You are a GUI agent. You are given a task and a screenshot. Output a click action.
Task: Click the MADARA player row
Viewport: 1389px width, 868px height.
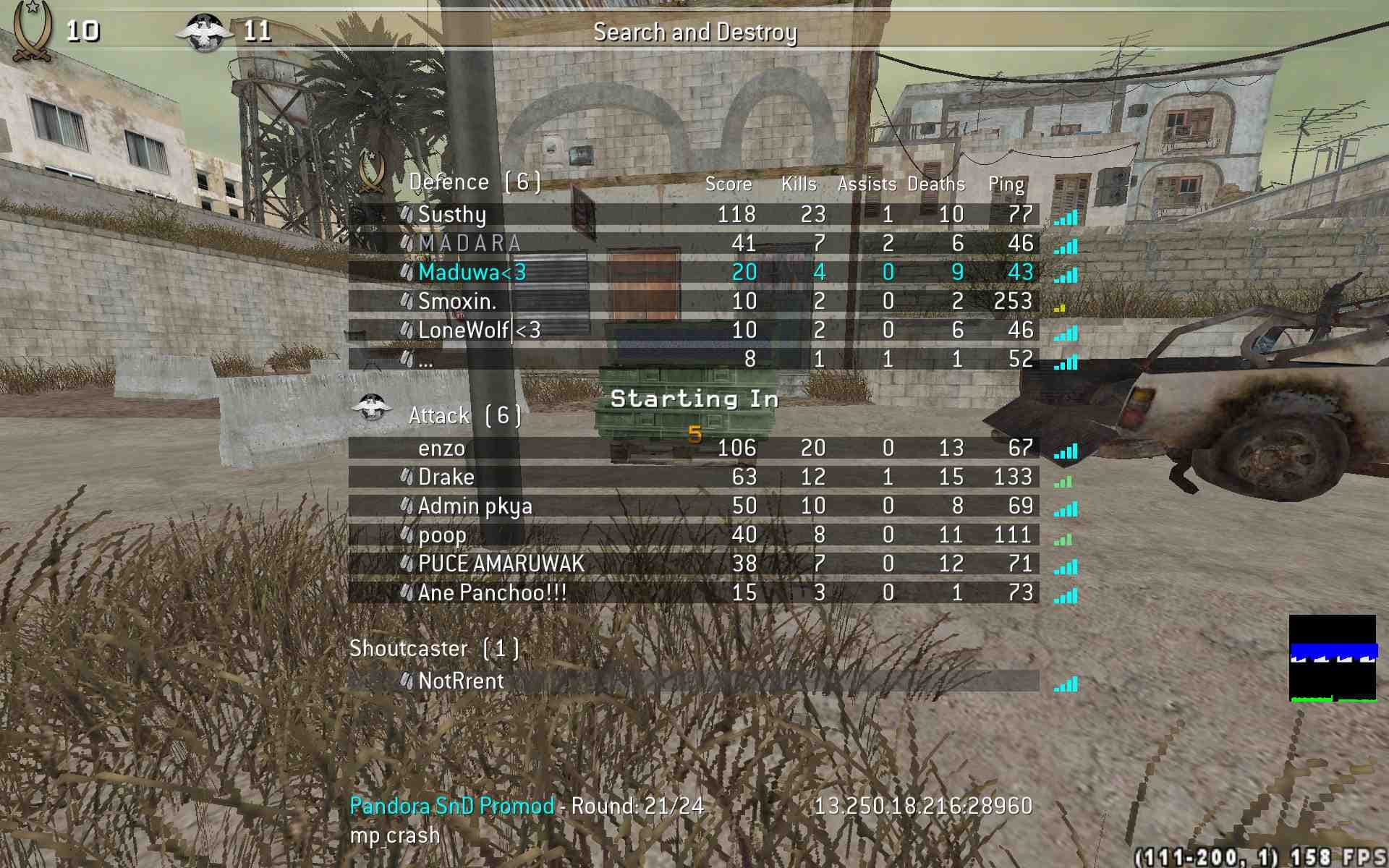point(470,243)
